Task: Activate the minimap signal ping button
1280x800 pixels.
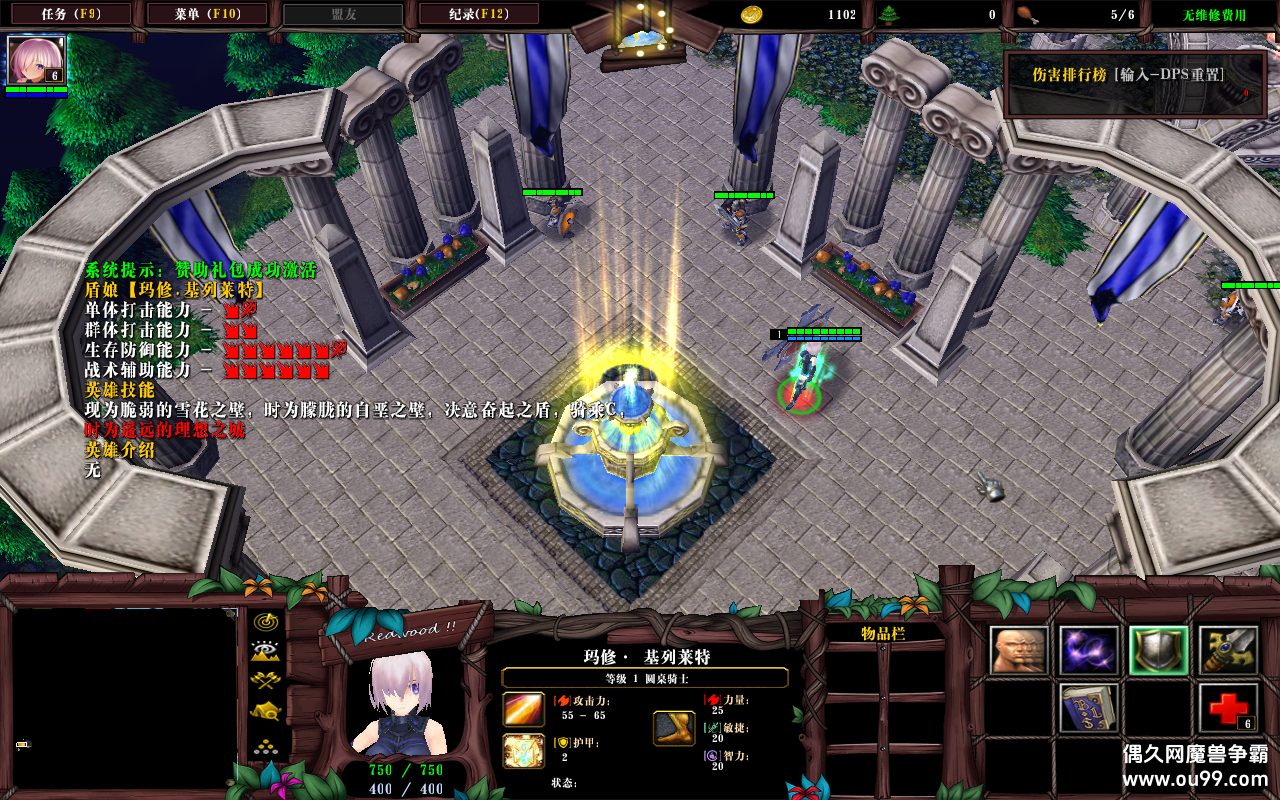Action: pyautogui.click(x=266, y=621)
